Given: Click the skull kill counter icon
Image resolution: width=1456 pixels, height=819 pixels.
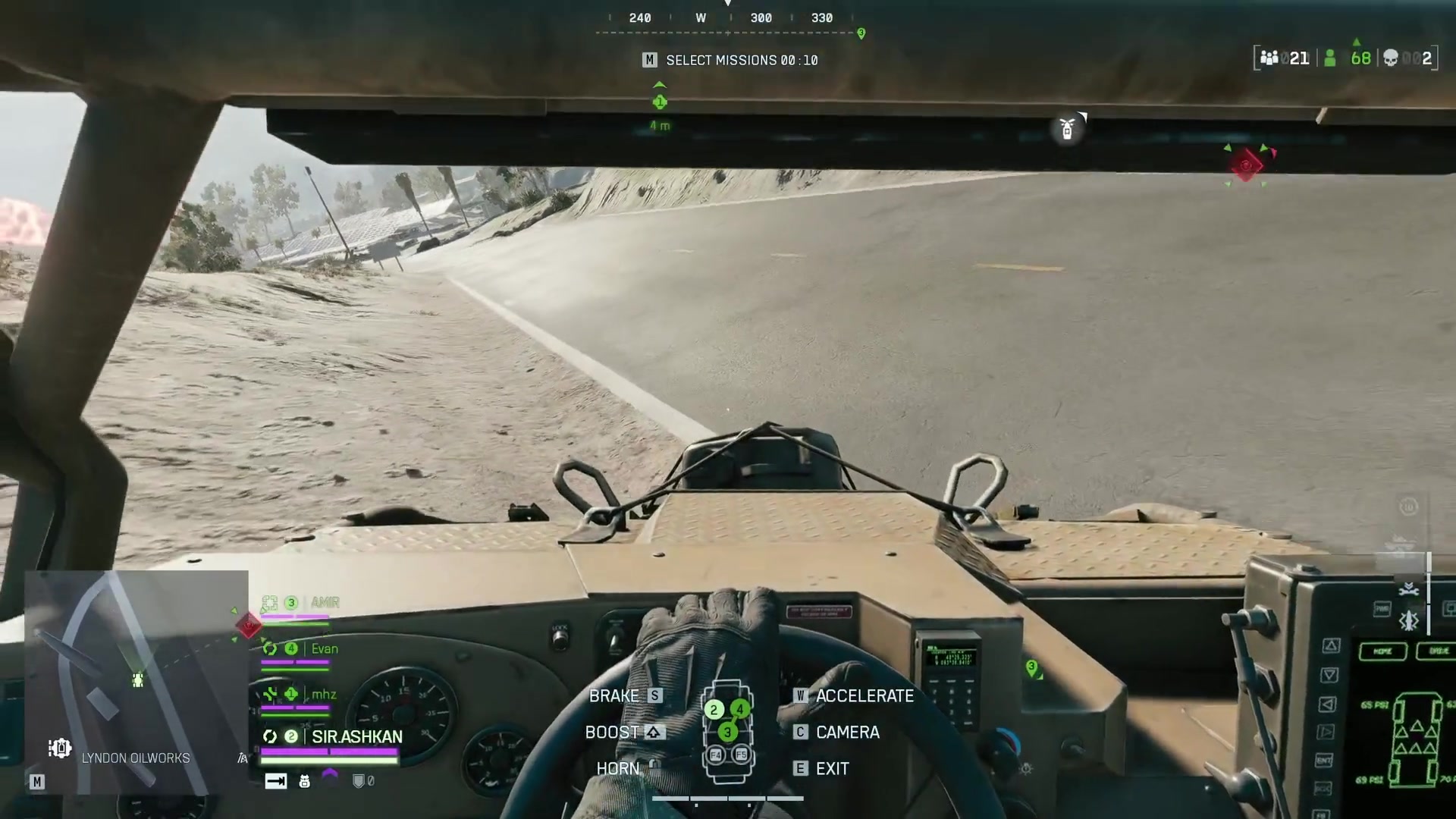Looking at the screenshot, I should pos(1390,58).
